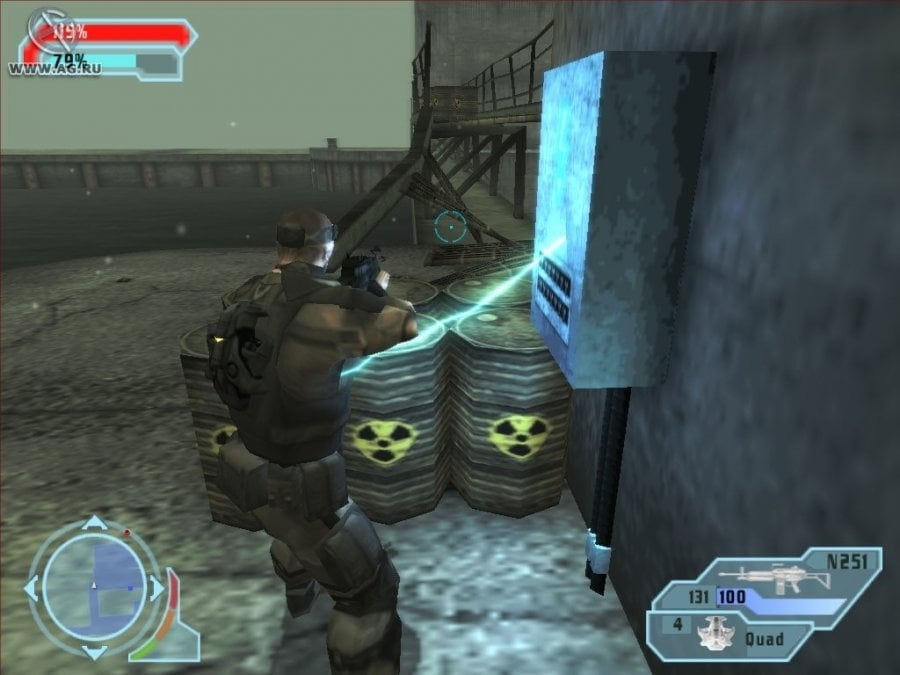900x675 pixels.
Task: Click the minimap's down arrow
Action: click(93, 651)
